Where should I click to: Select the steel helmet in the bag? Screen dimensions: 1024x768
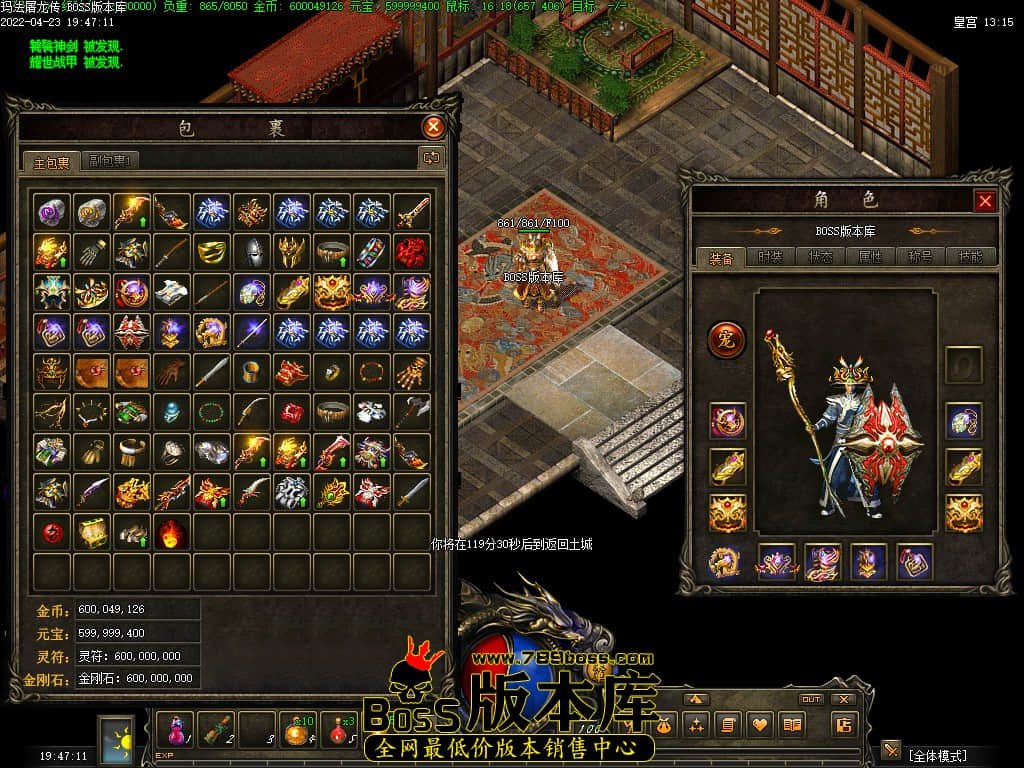252,251
